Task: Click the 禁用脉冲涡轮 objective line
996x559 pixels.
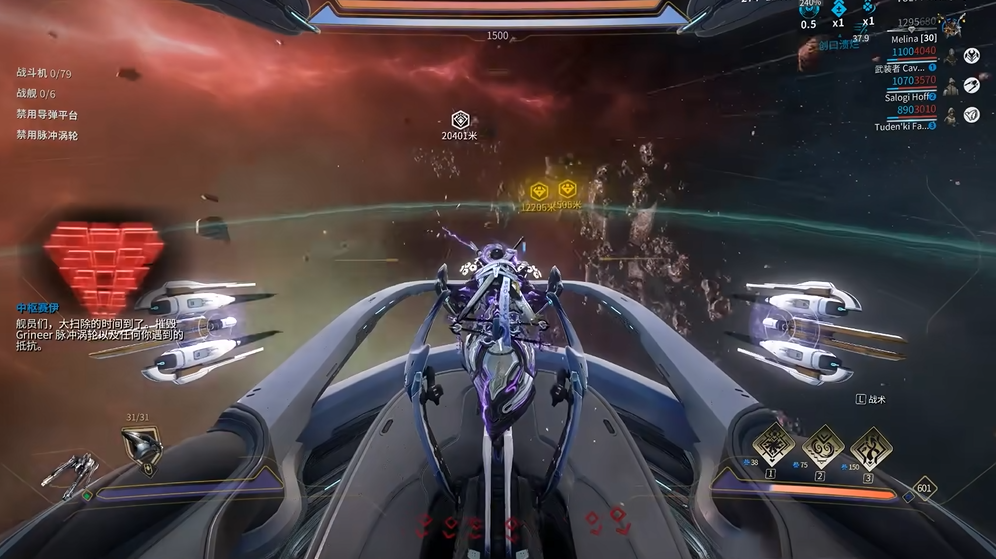Action: tap(47, 135)
